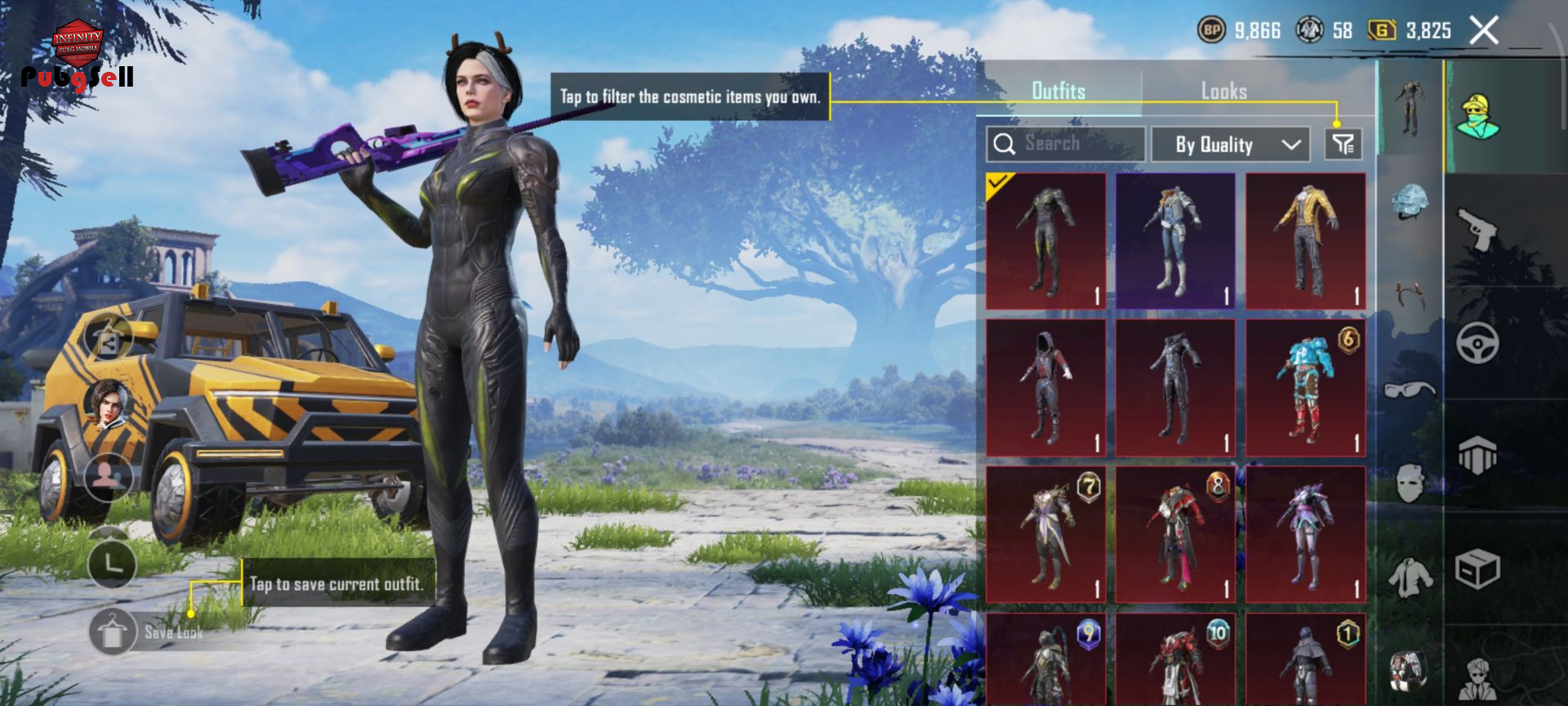Switch to the Looks tab
Viewport: 1568px width, 706px height.
(x=1223, y=91)
